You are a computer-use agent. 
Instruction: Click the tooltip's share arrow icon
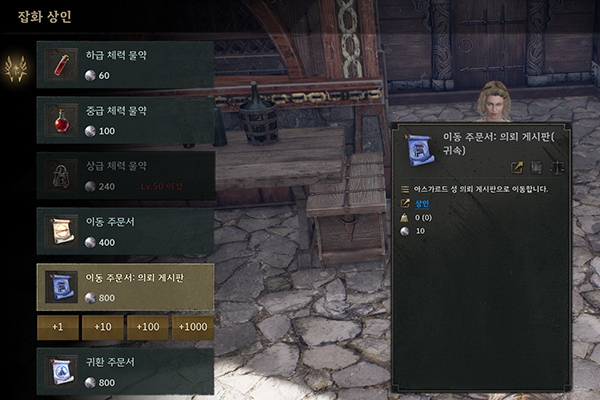pos(517,167)
